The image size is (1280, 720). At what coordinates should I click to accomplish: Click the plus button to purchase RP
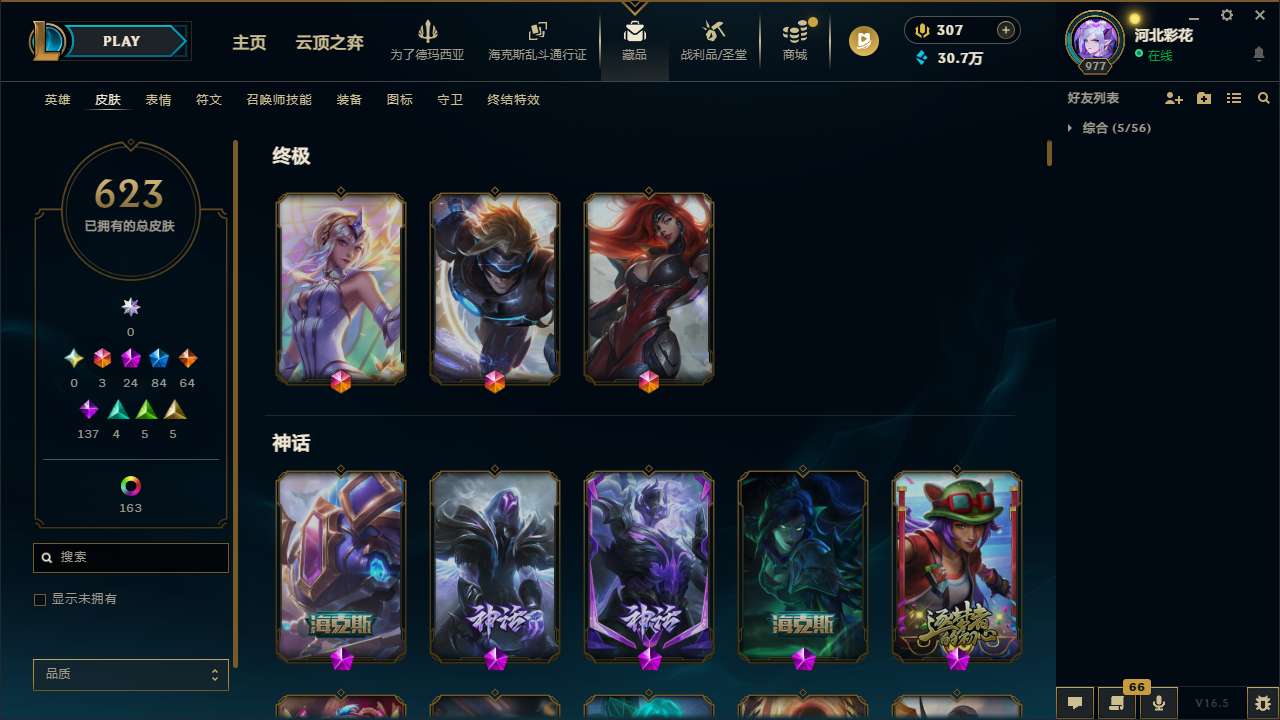coord(1004,29)
